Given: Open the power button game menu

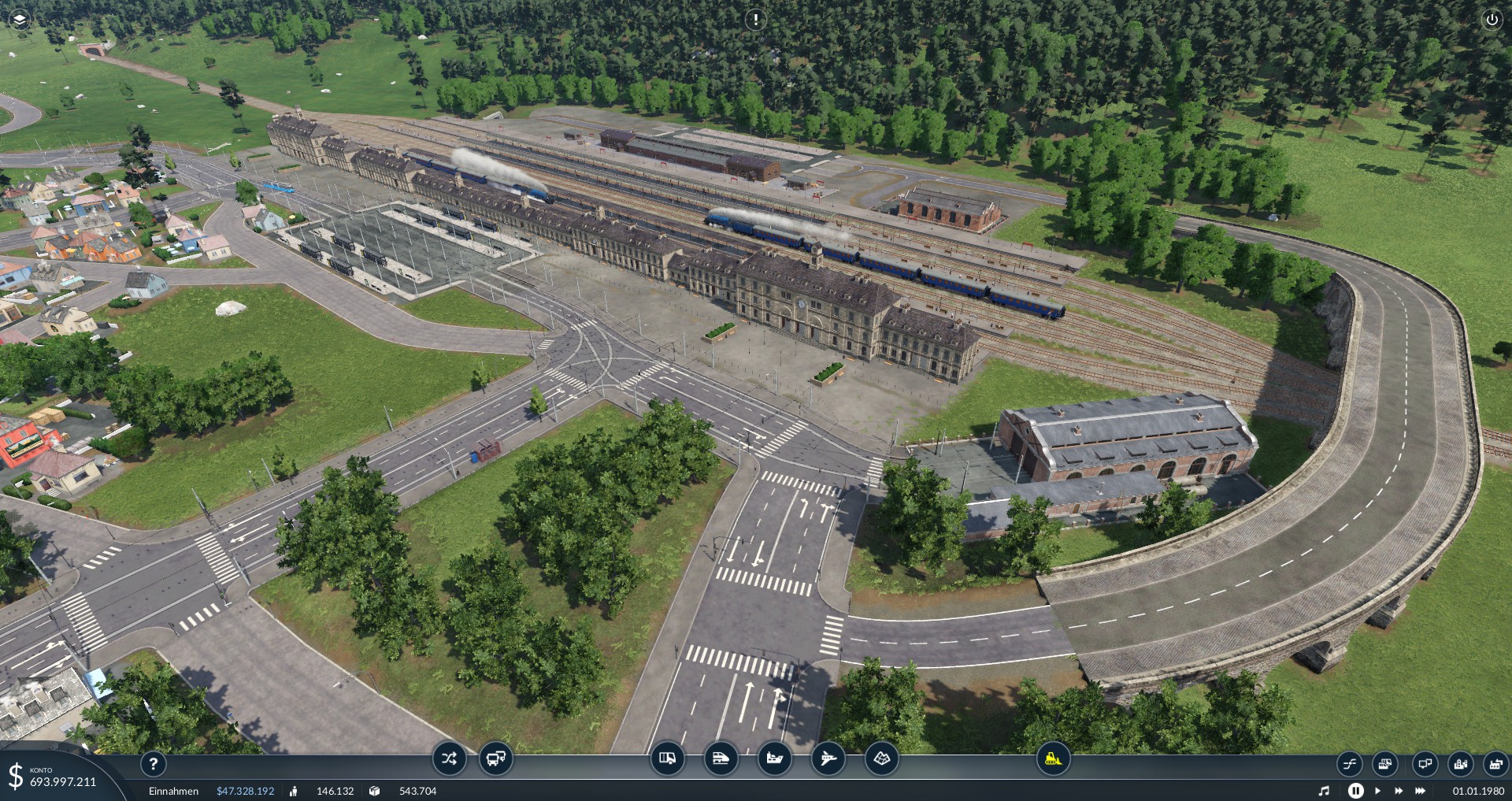Looking at the screenshot, I should 1492,20.
